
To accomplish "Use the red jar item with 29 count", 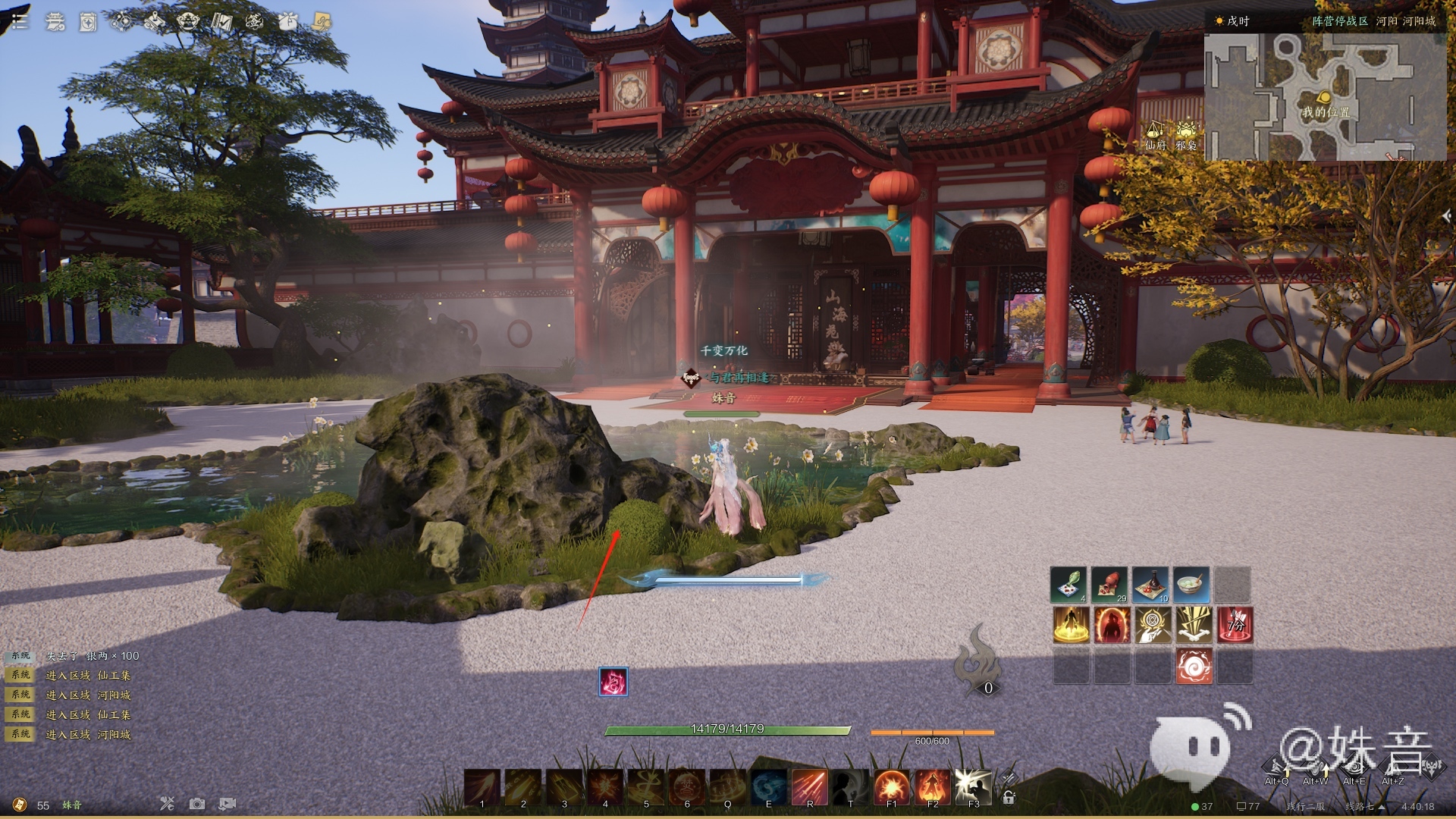I will point(1110,585).
